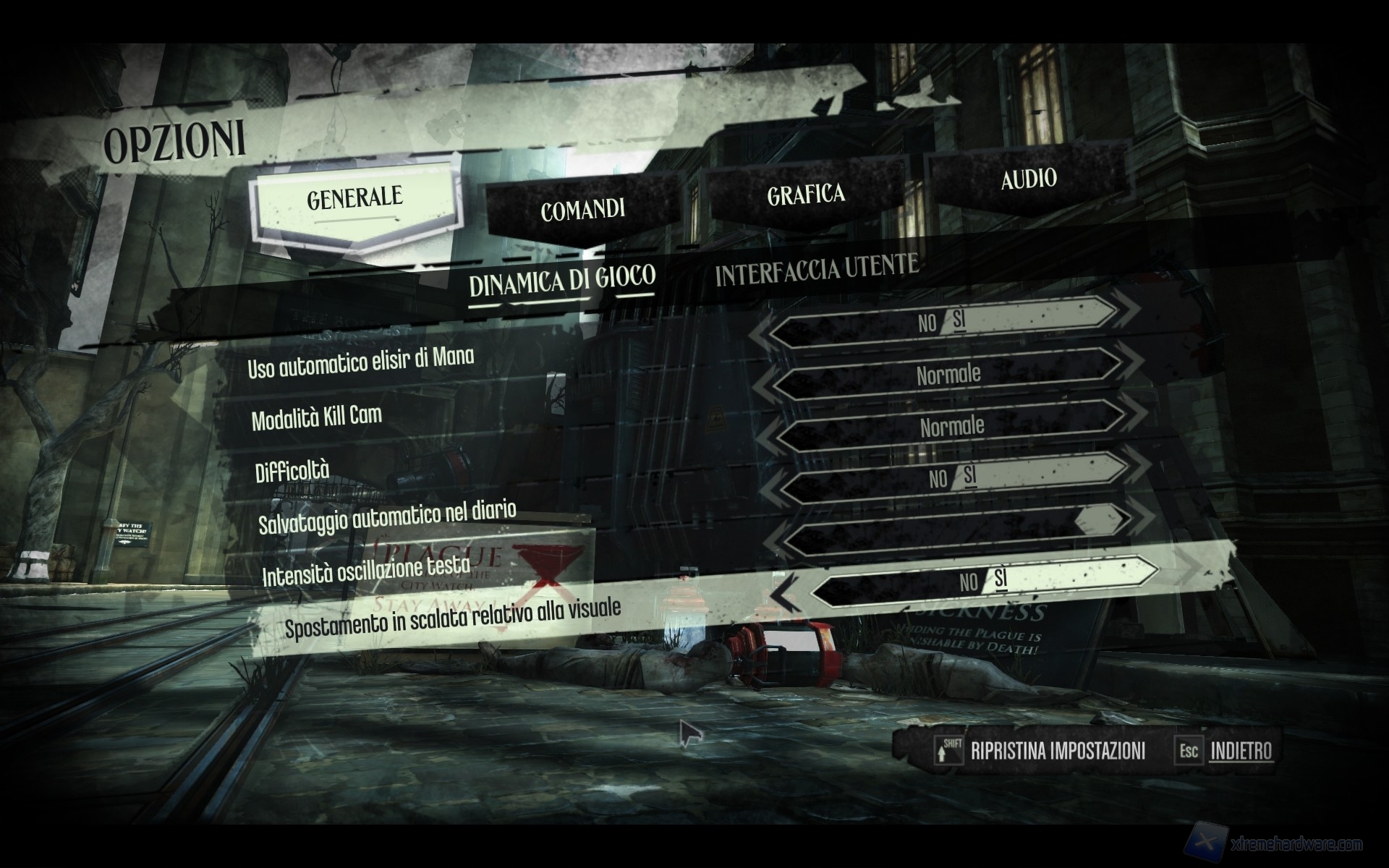Show the Interfaccia Utente sub-tab
Screen dimensions: 1389x868
point(817,269)
